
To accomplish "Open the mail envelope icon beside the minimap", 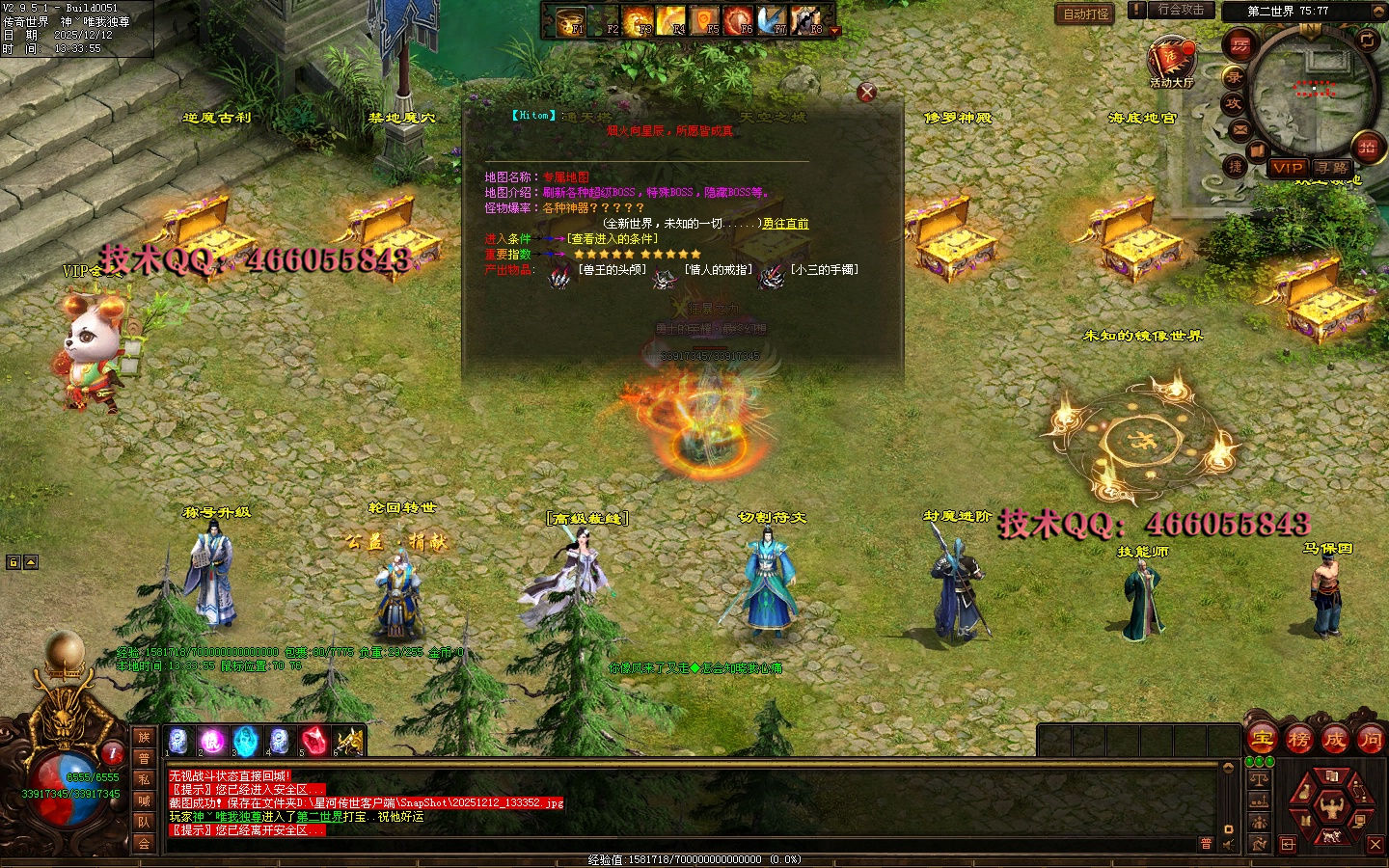I will [x=1240, y=129].
